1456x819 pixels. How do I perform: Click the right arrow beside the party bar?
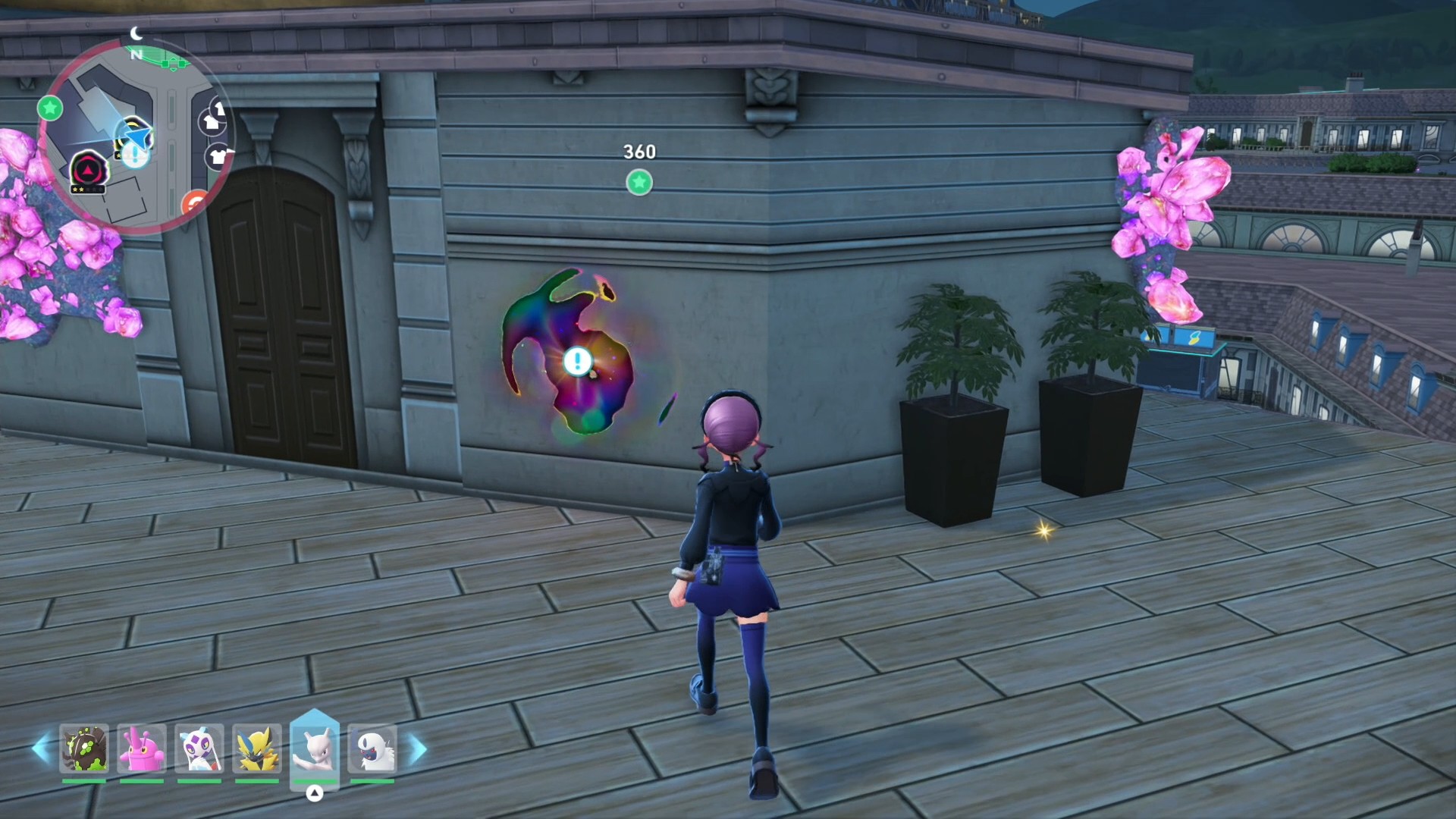[x=418, y=749]
